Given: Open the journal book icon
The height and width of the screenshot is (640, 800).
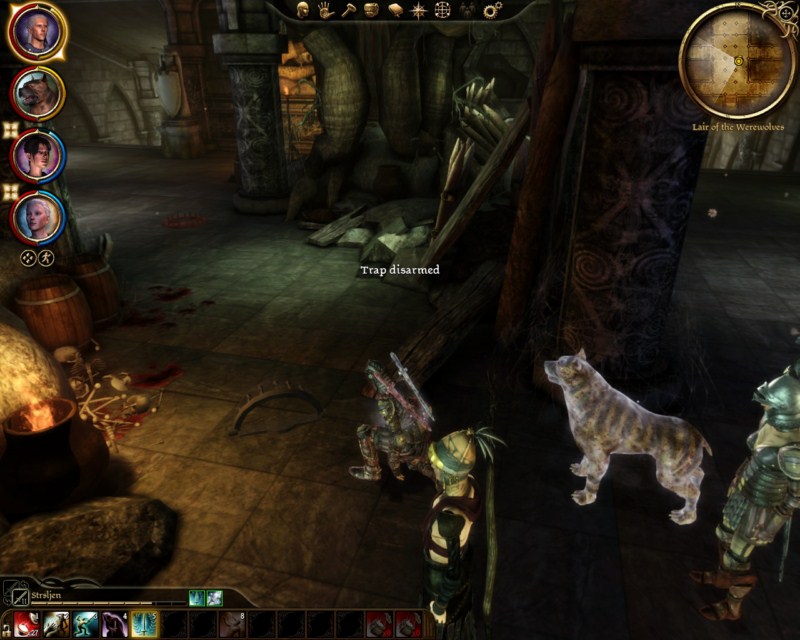Looking at the screenshot, I should point(395,10).
